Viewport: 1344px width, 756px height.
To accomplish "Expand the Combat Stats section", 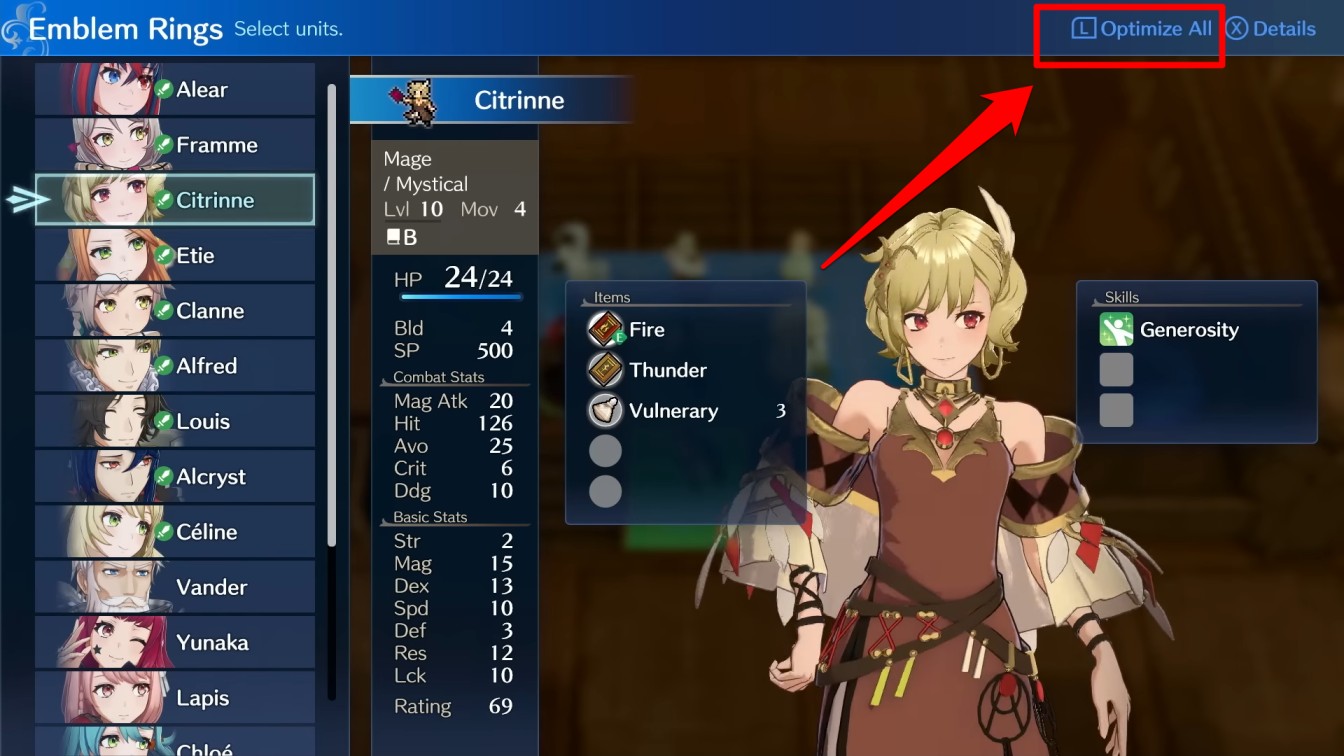I will click(441, 377).
